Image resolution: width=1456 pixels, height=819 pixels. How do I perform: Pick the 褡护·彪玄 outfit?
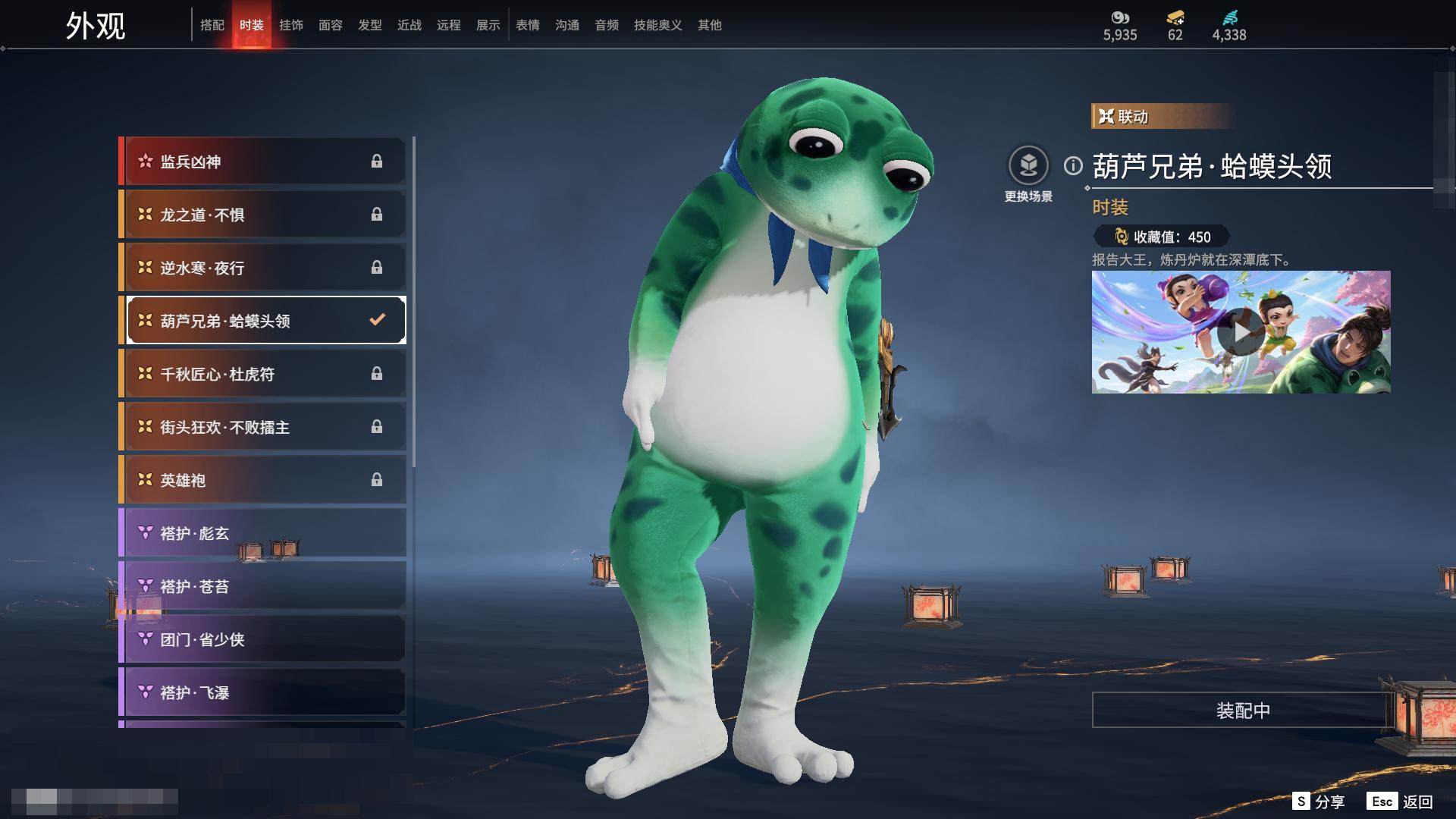click(262, 533)
